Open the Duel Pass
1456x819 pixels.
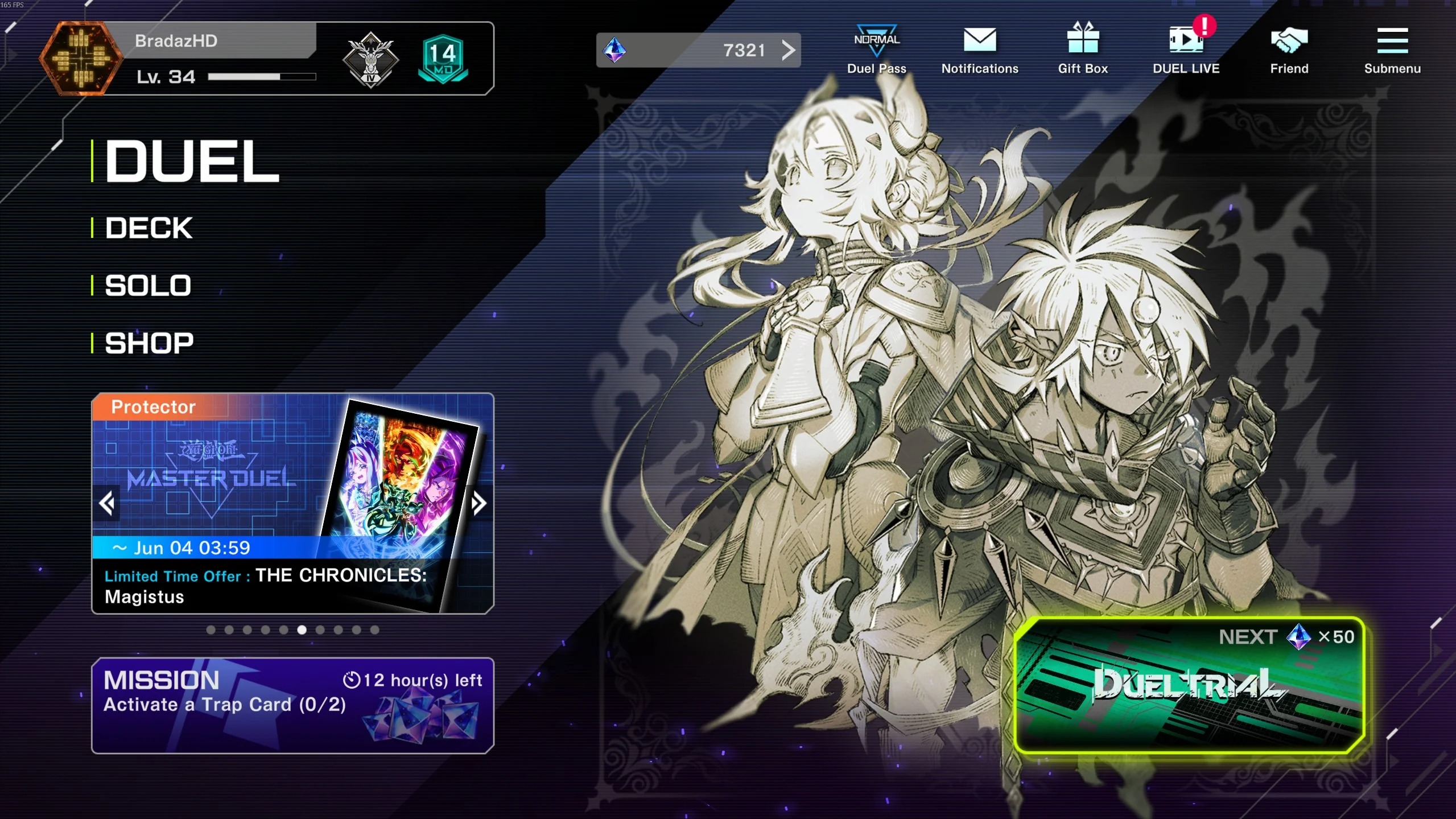click(876, 50)
